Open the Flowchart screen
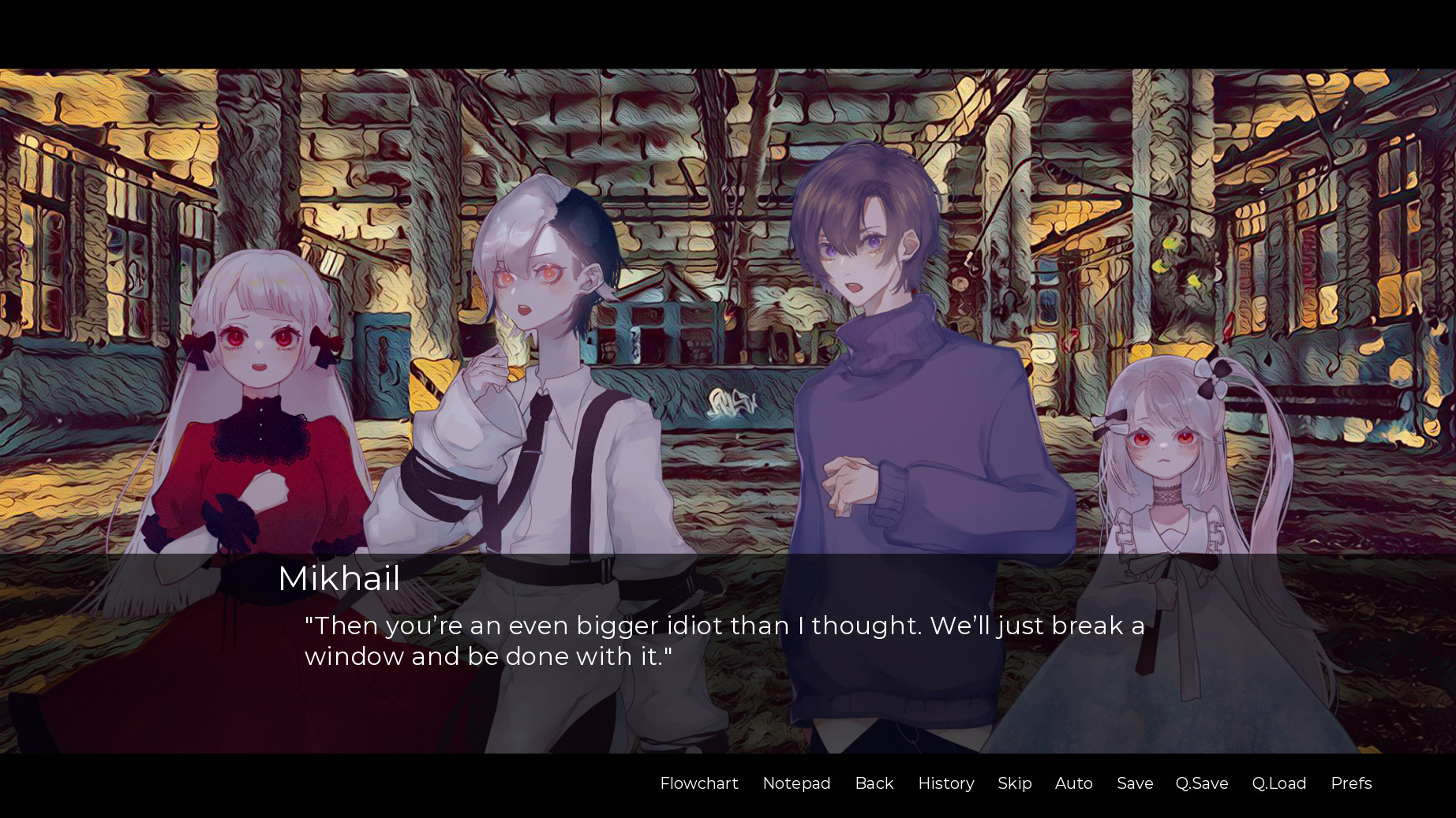 click(x=698, y=783)
